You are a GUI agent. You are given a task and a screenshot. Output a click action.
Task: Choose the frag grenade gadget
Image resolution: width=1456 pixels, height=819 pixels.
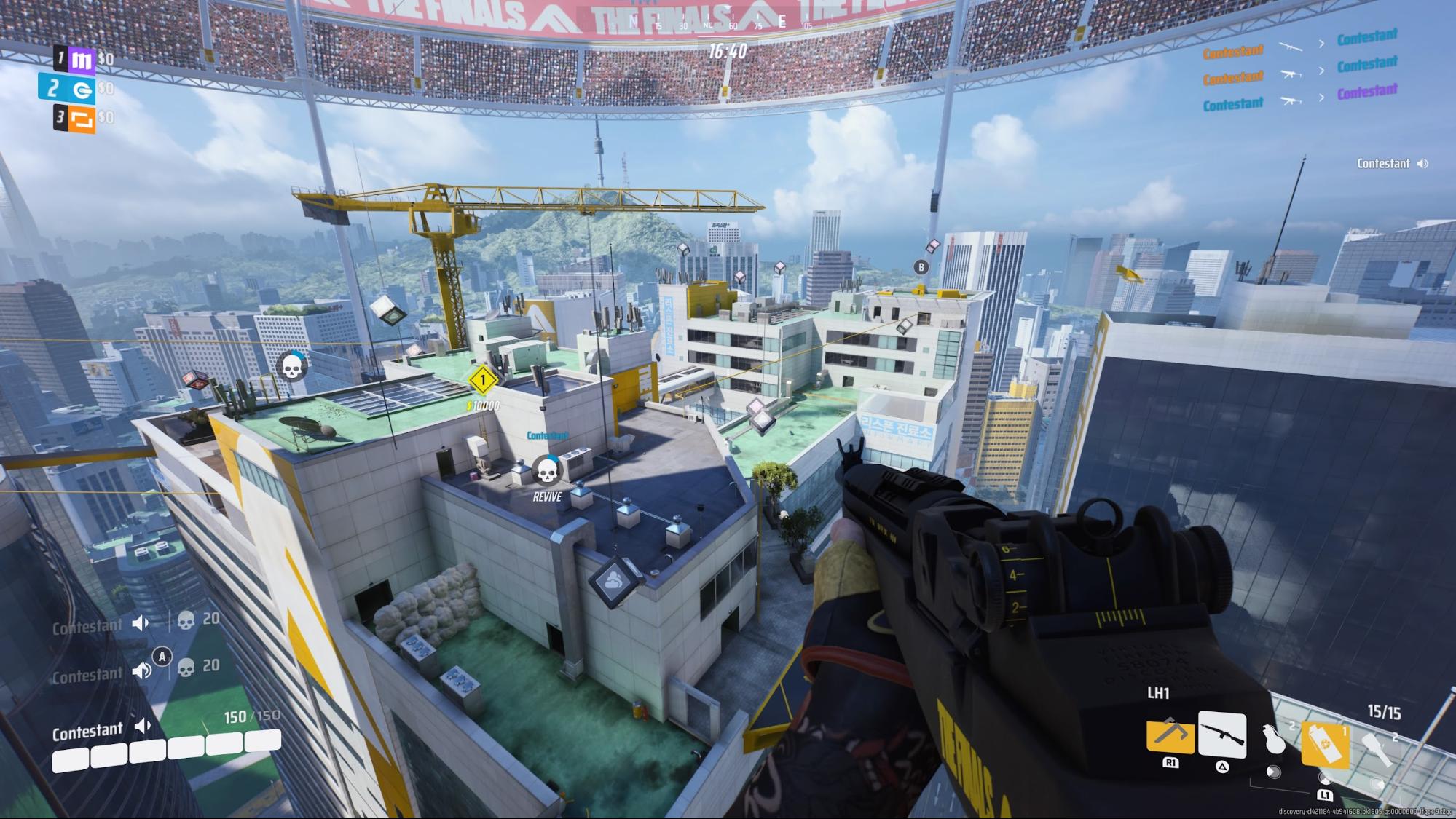(x=1274, y=740)
